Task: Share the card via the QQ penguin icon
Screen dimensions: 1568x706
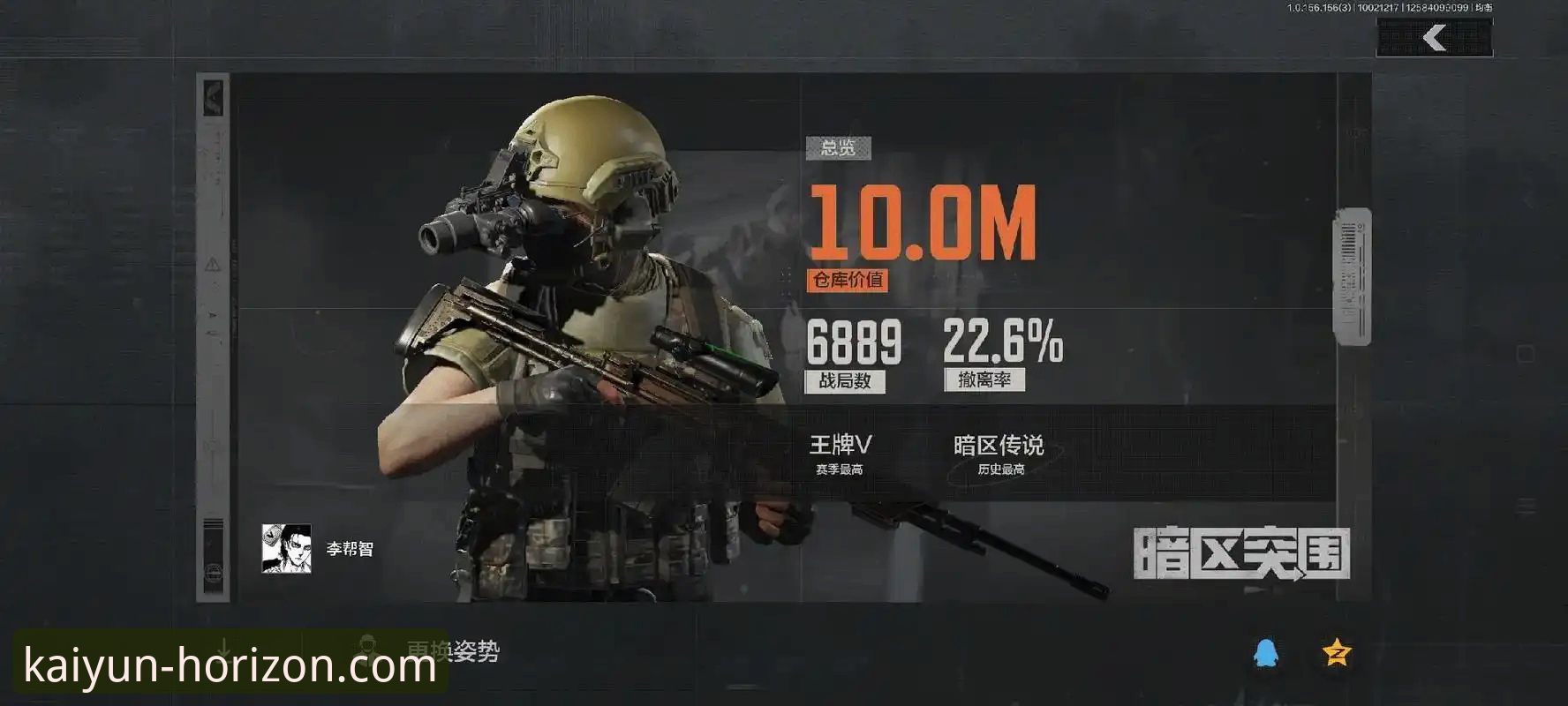Action: click(x=1266, y=654)
